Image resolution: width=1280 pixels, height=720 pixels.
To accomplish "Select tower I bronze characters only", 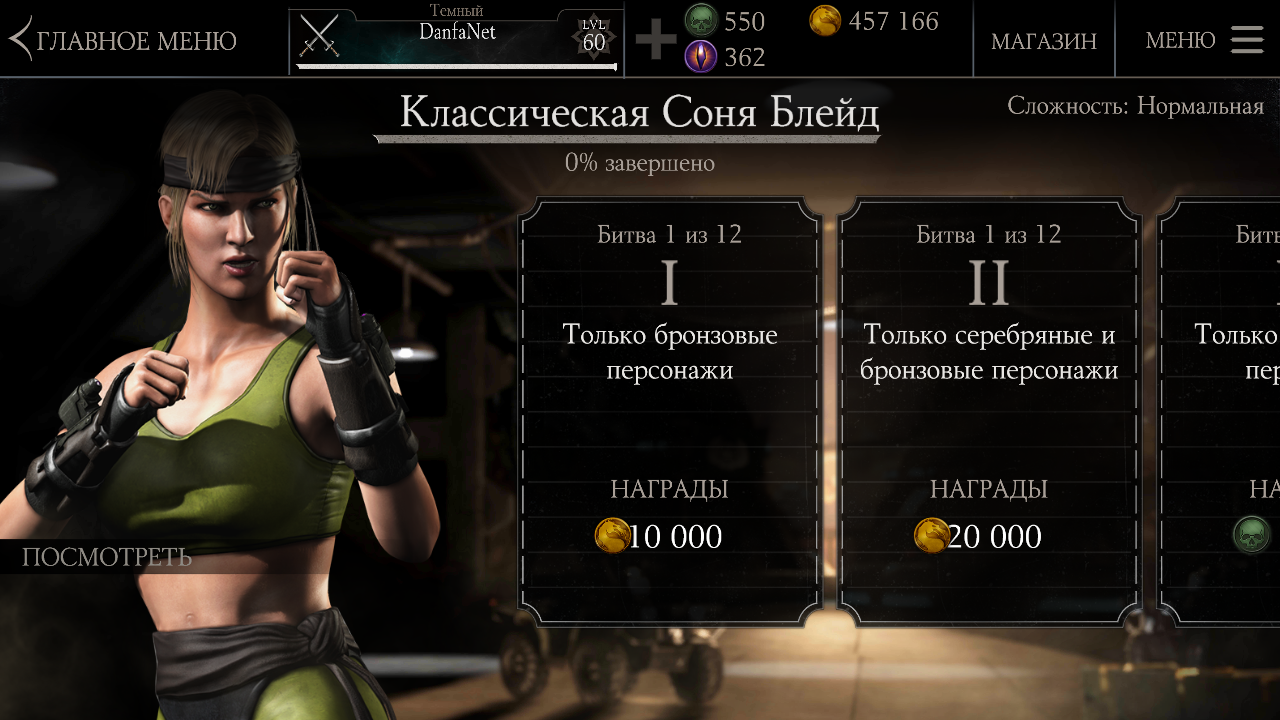I will click(669, 410).
